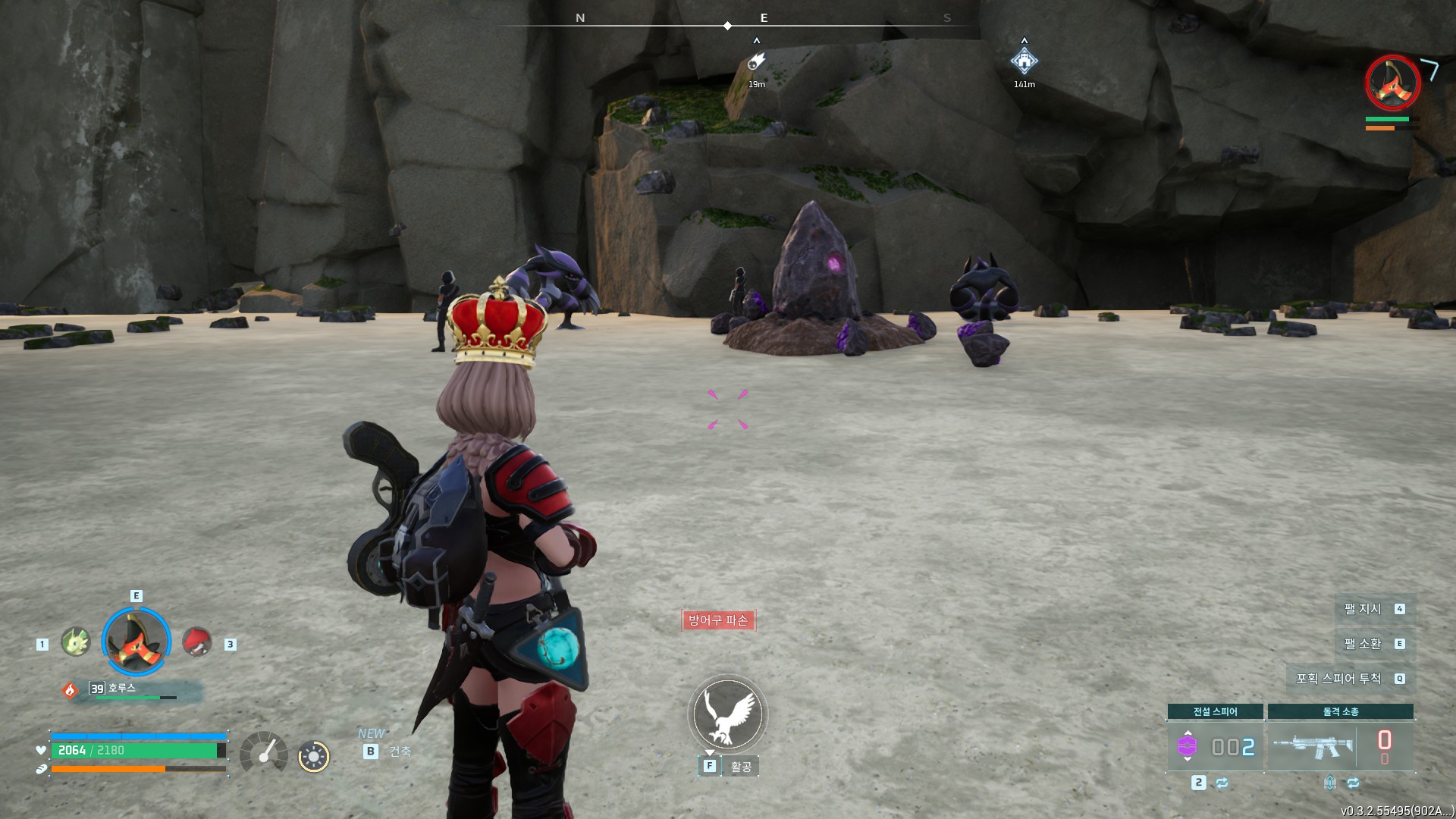Click the gauge dial next to health
The image size is (1456, 819).
(x=263, y=753)
